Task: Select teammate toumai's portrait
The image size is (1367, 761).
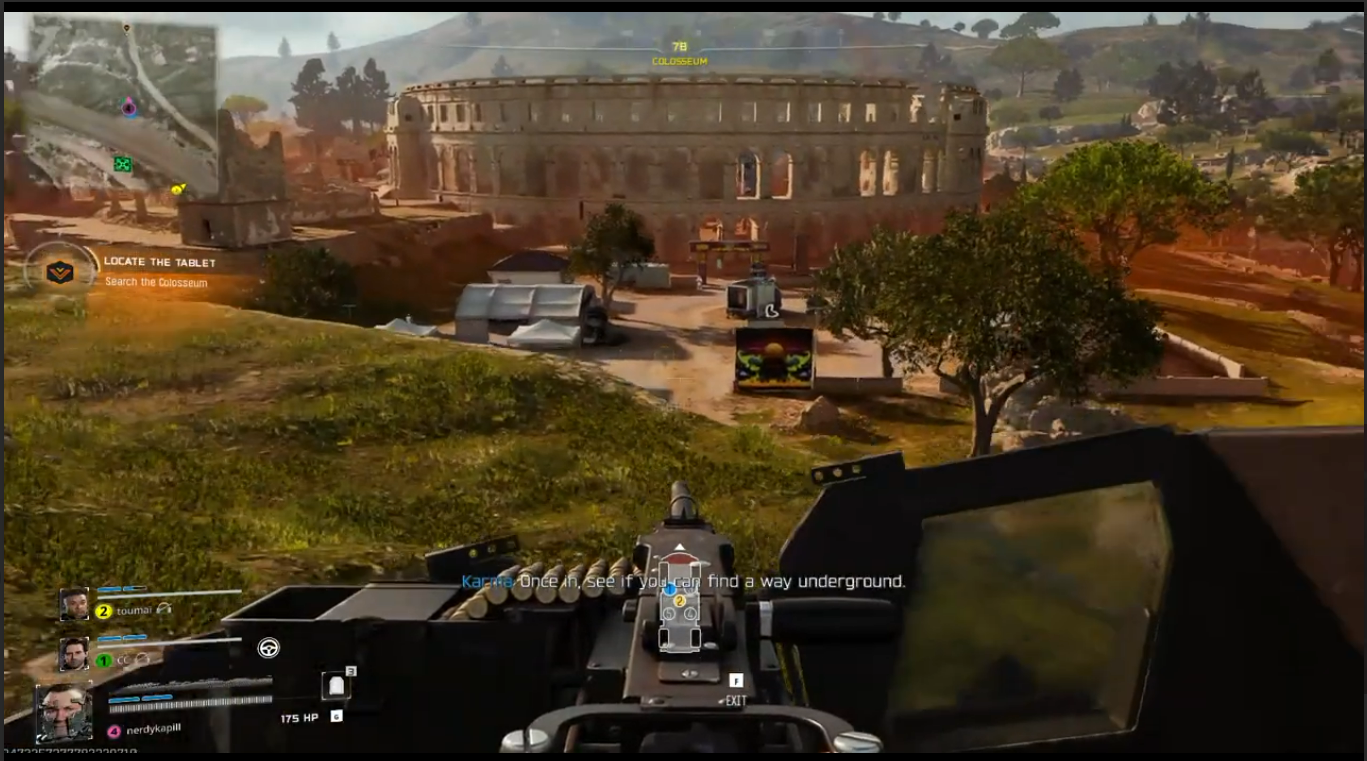Action: pyautogui.click(x=74, y=604)
